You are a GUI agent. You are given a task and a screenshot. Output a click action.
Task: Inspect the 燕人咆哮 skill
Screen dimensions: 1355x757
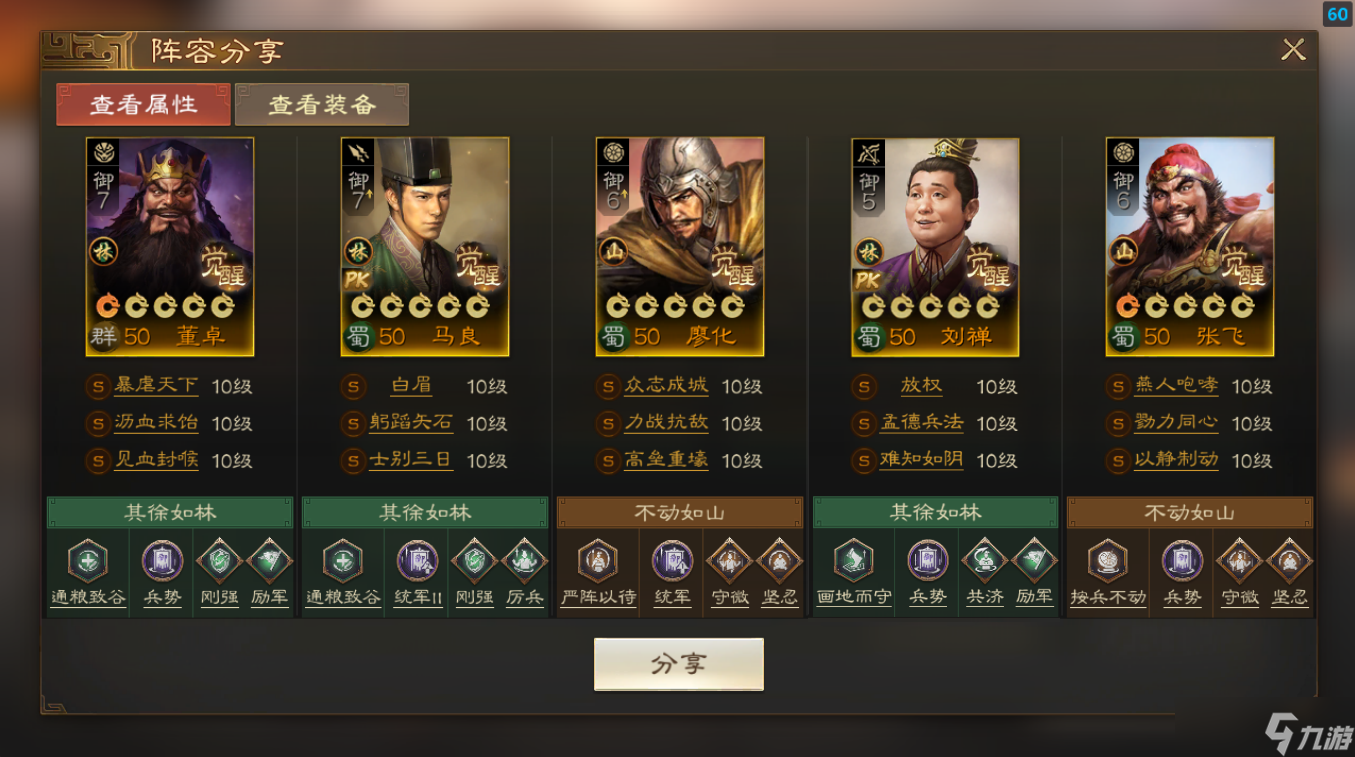pyautogui.click(x=1176, y=386)
